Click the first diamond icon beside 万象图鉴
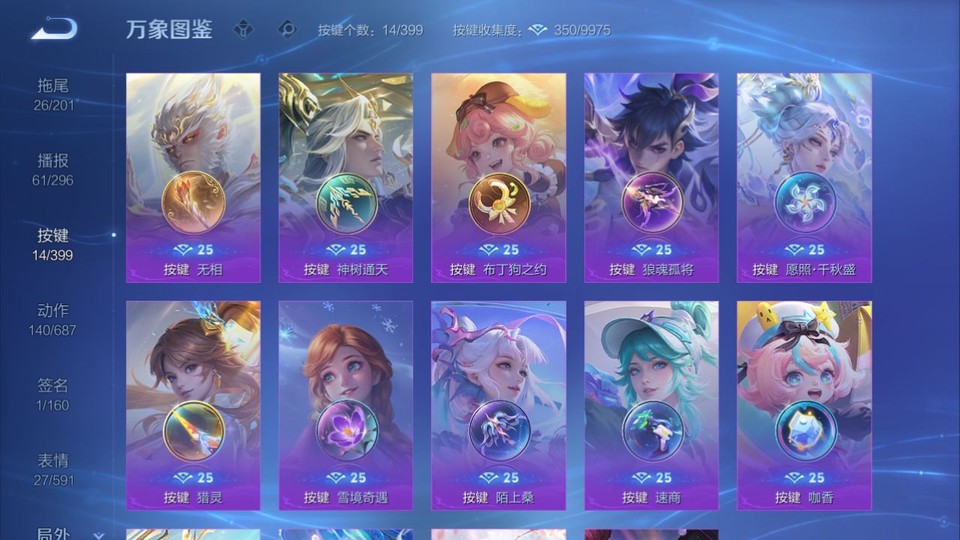The image size is (960, 540). click(245, 29)
